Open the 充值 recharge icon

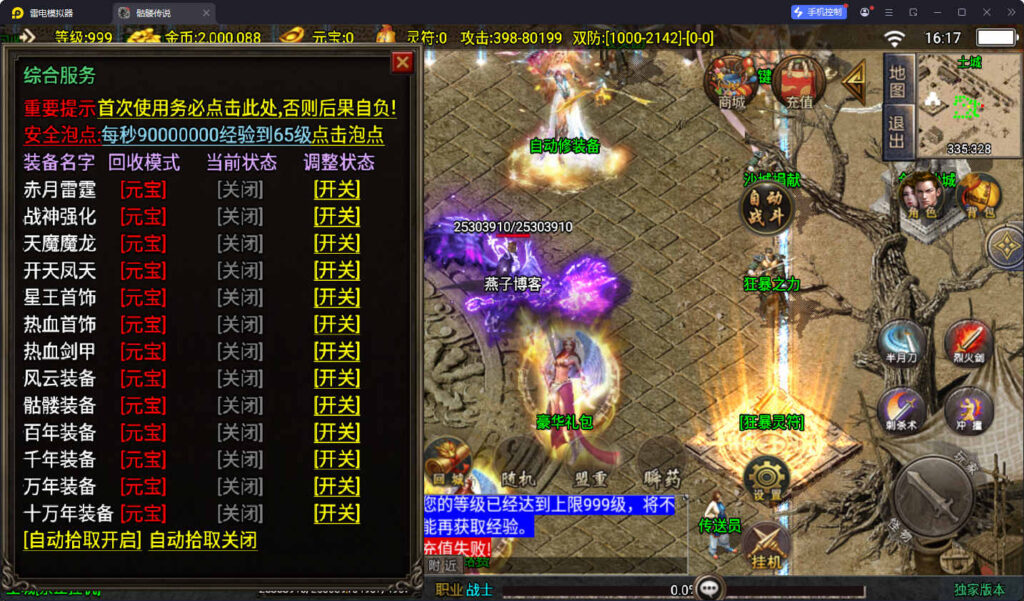coord(798,82)
